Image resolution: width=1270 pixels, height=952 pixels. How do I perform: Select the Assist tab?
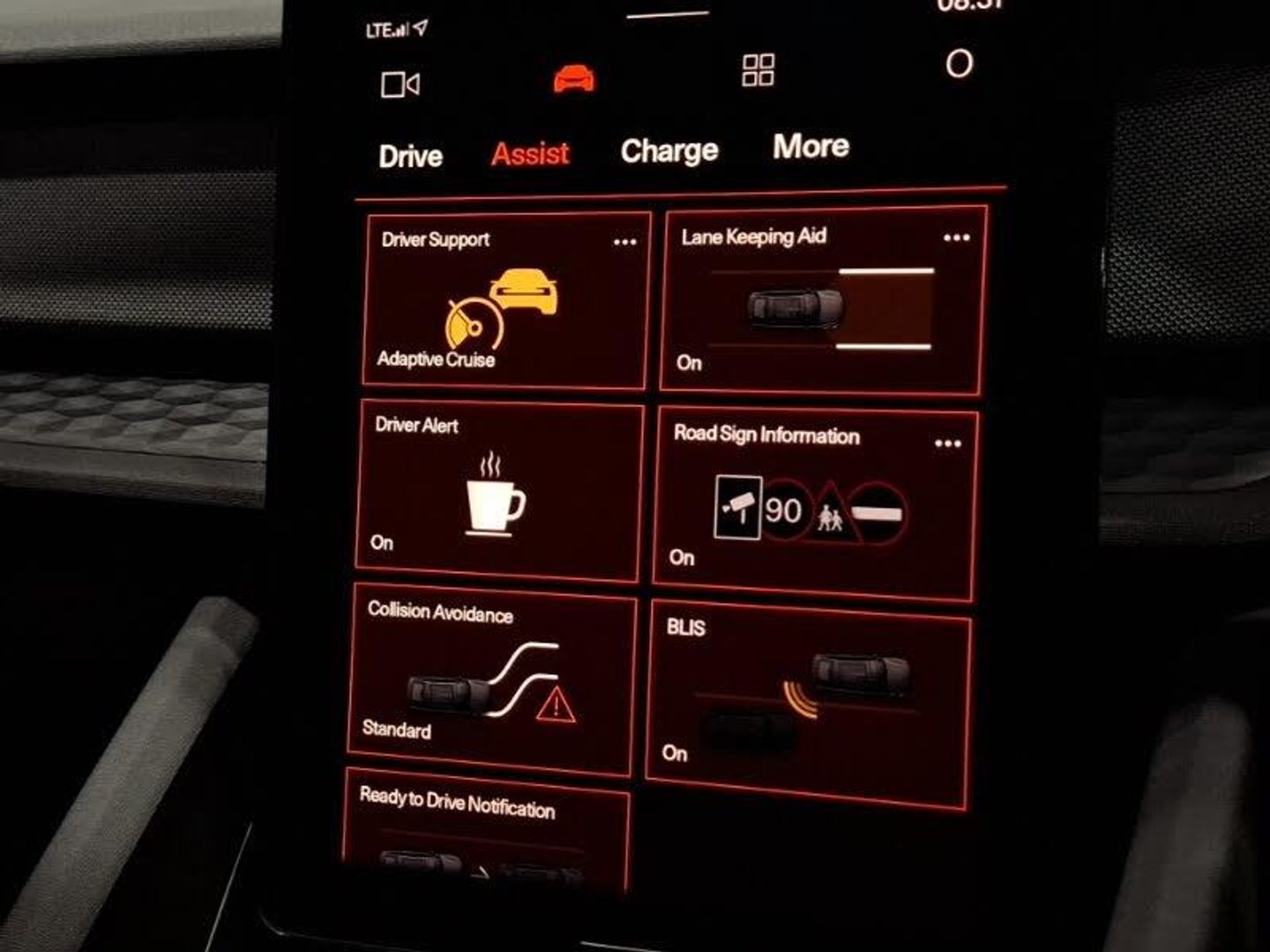tap(530, 154)
